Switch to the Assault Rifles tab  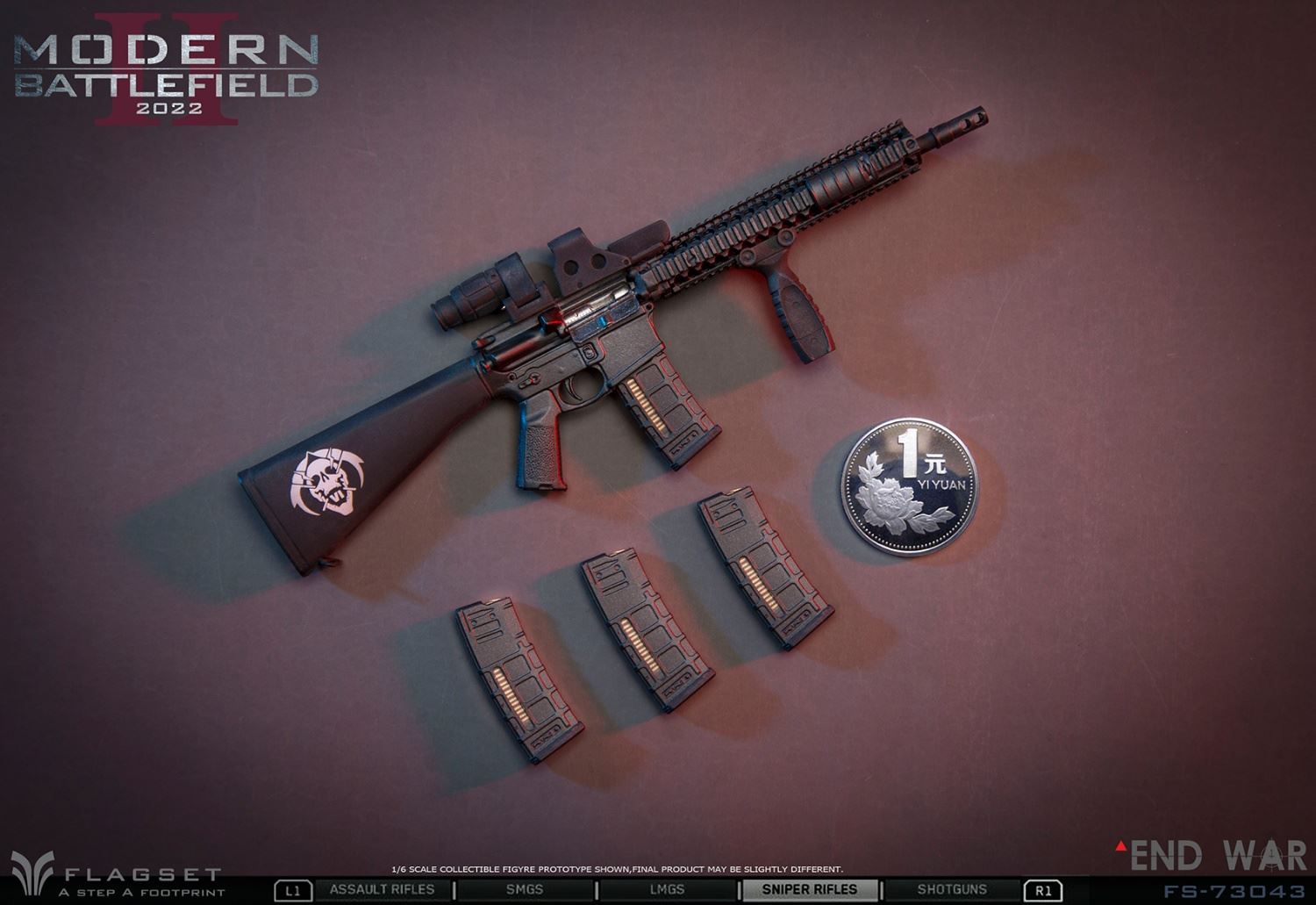point(382,889)
